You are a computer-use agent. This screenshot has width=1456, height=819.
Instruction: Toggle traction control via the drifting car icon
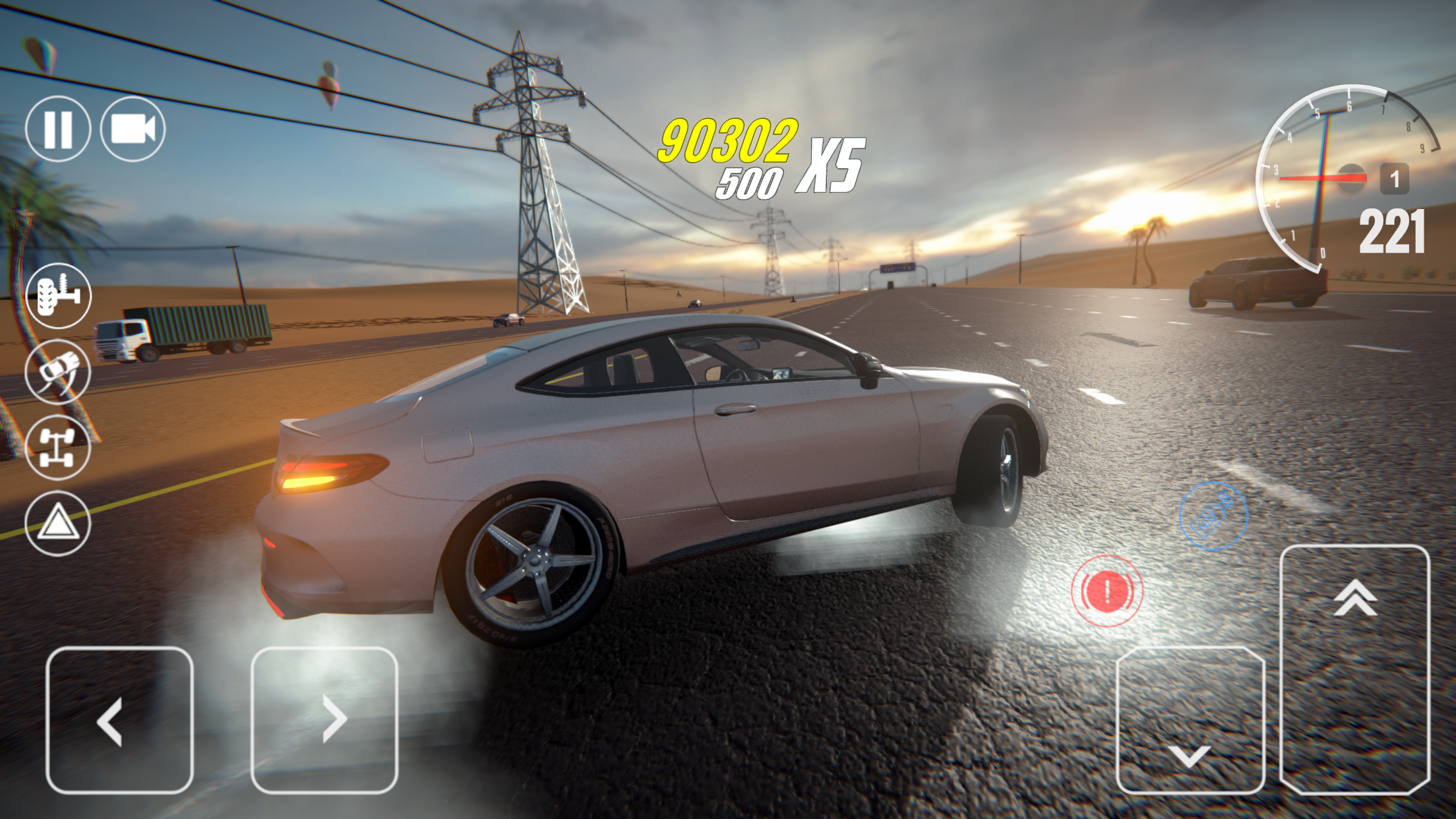58,371
